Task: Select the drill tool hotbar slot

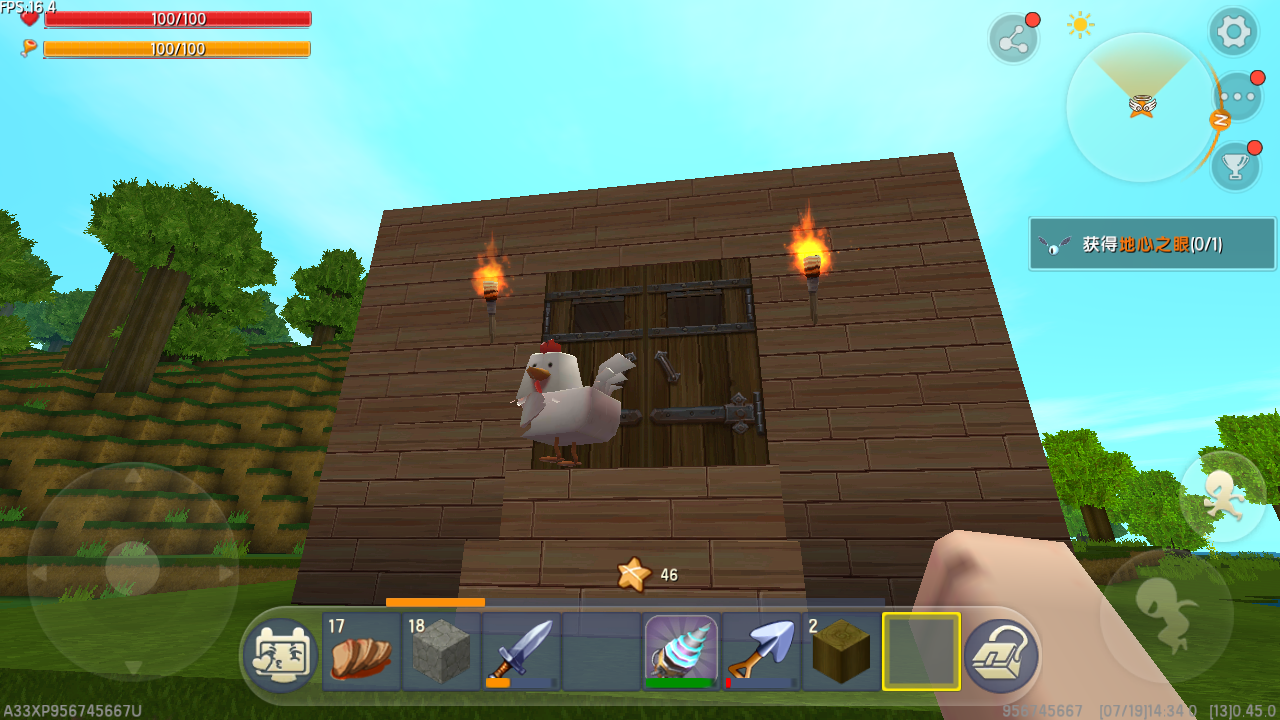Action: (x=681, y=652)
